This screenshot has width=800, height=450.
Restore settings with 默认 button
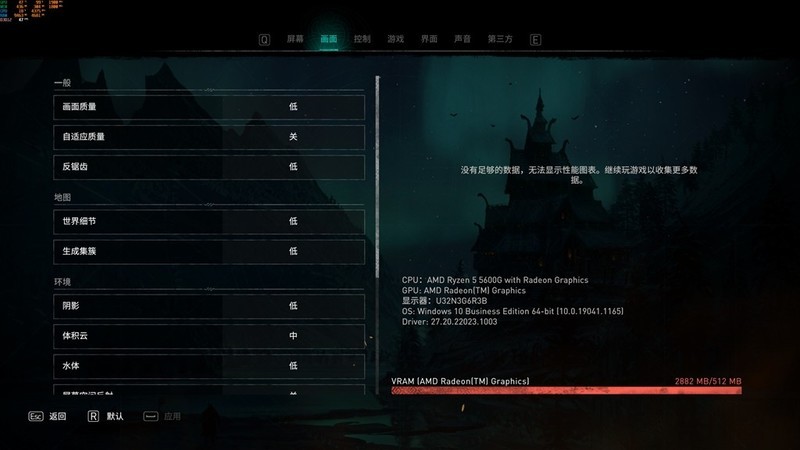point(106,415)
